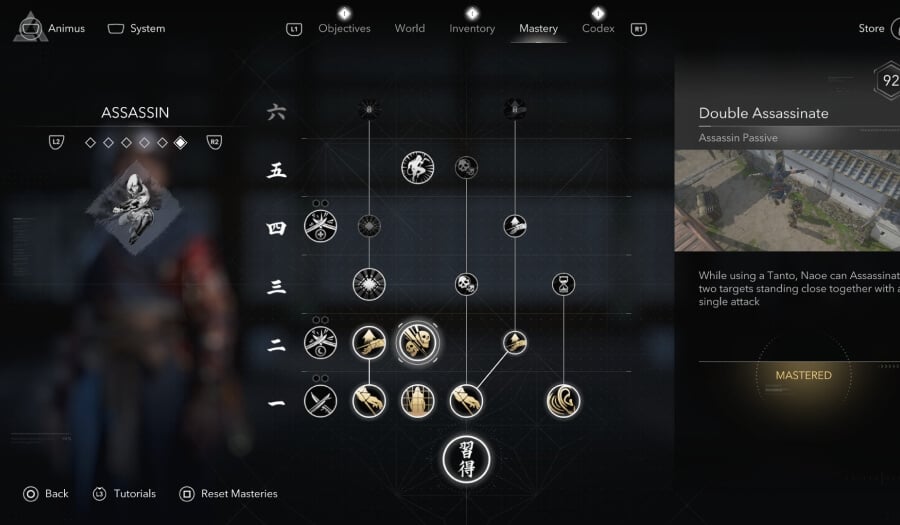Click the kanji knowledge node below the tree
Screen dimensions: 900x525
coord(466,459)
